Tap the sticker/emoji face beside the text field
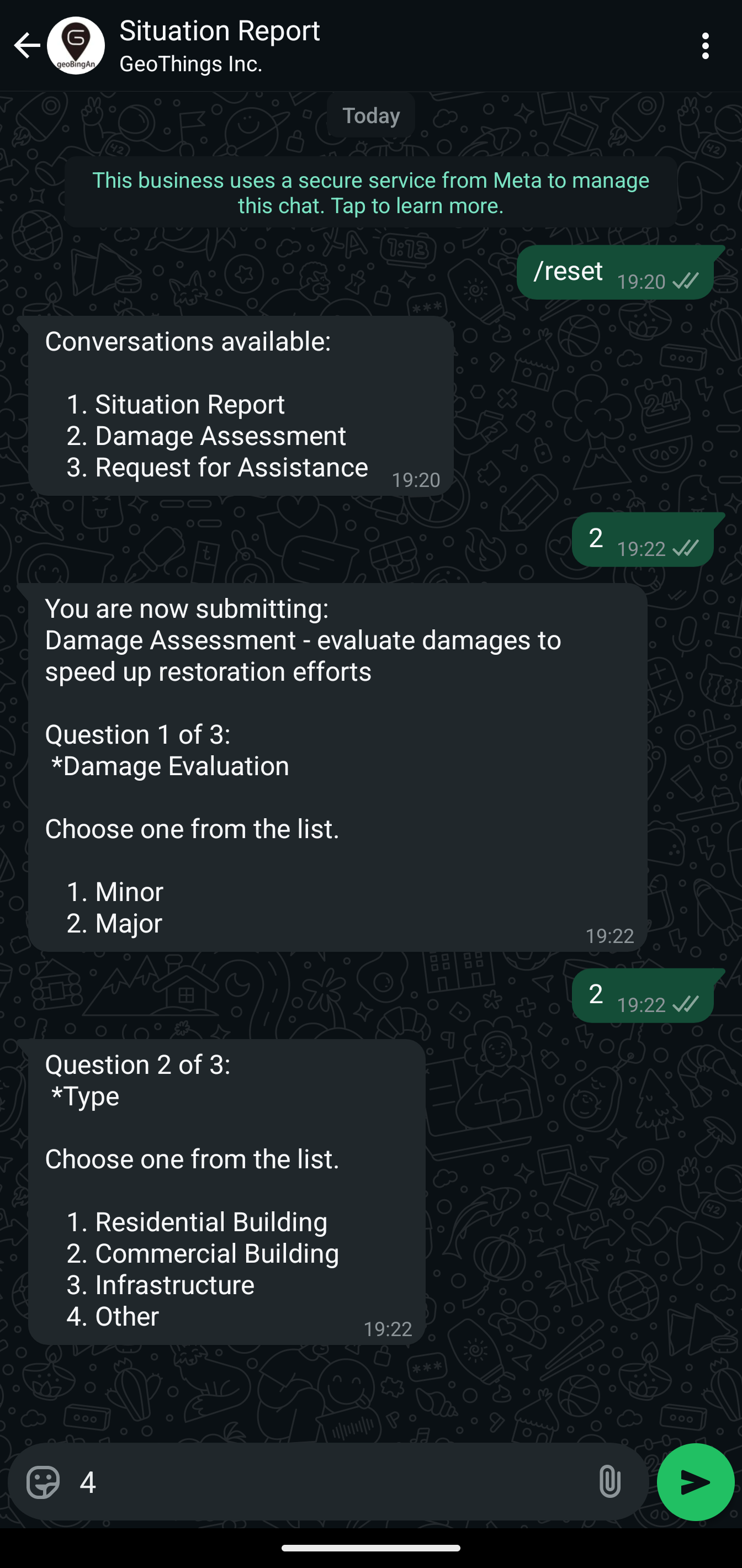Image resolution: width=742 pixels, height=1568 pixels. 41,1484
